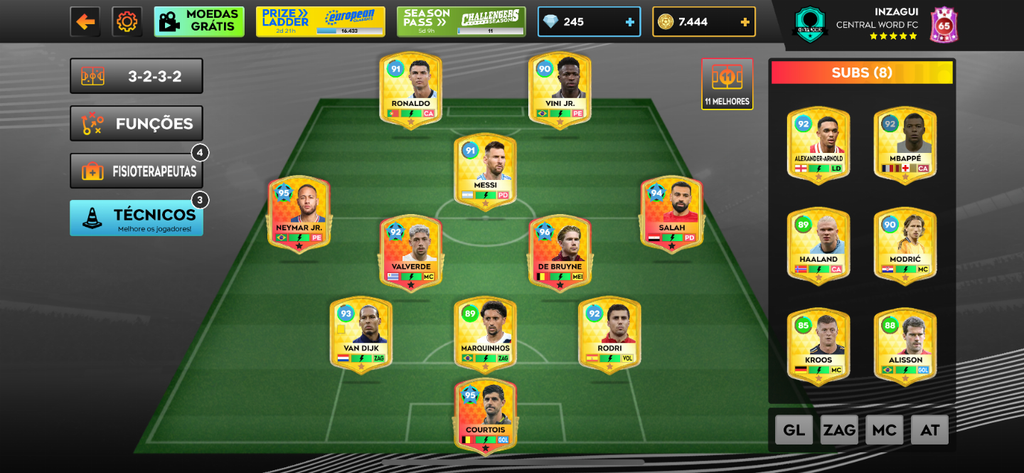Open the gear settings menu
1024x473 pixels.
[127, 21]
